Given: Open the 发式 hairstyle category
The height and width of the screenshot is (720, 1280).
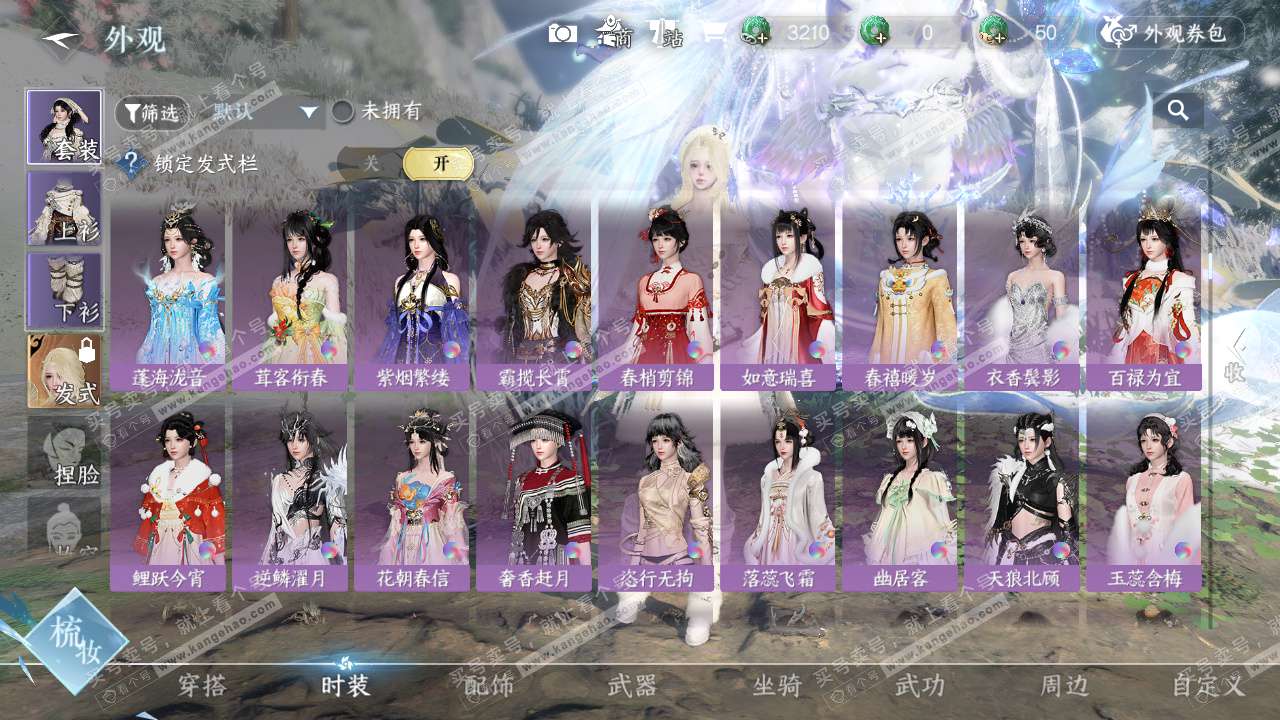Looking at the screenshot, I should [64, 371].
